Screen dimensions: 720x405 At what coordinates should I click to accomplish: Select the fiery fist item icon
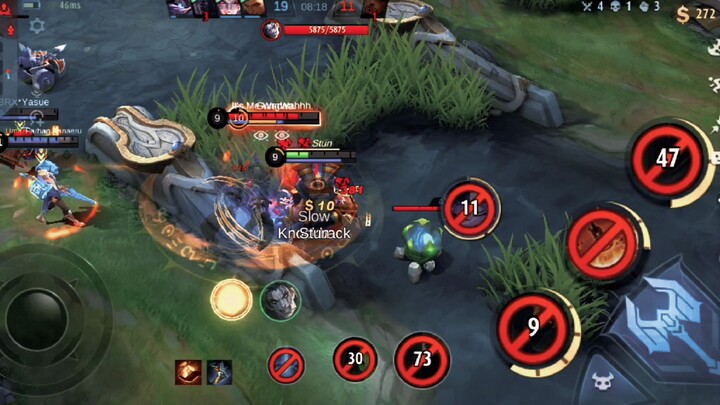[x=187, y=372]
